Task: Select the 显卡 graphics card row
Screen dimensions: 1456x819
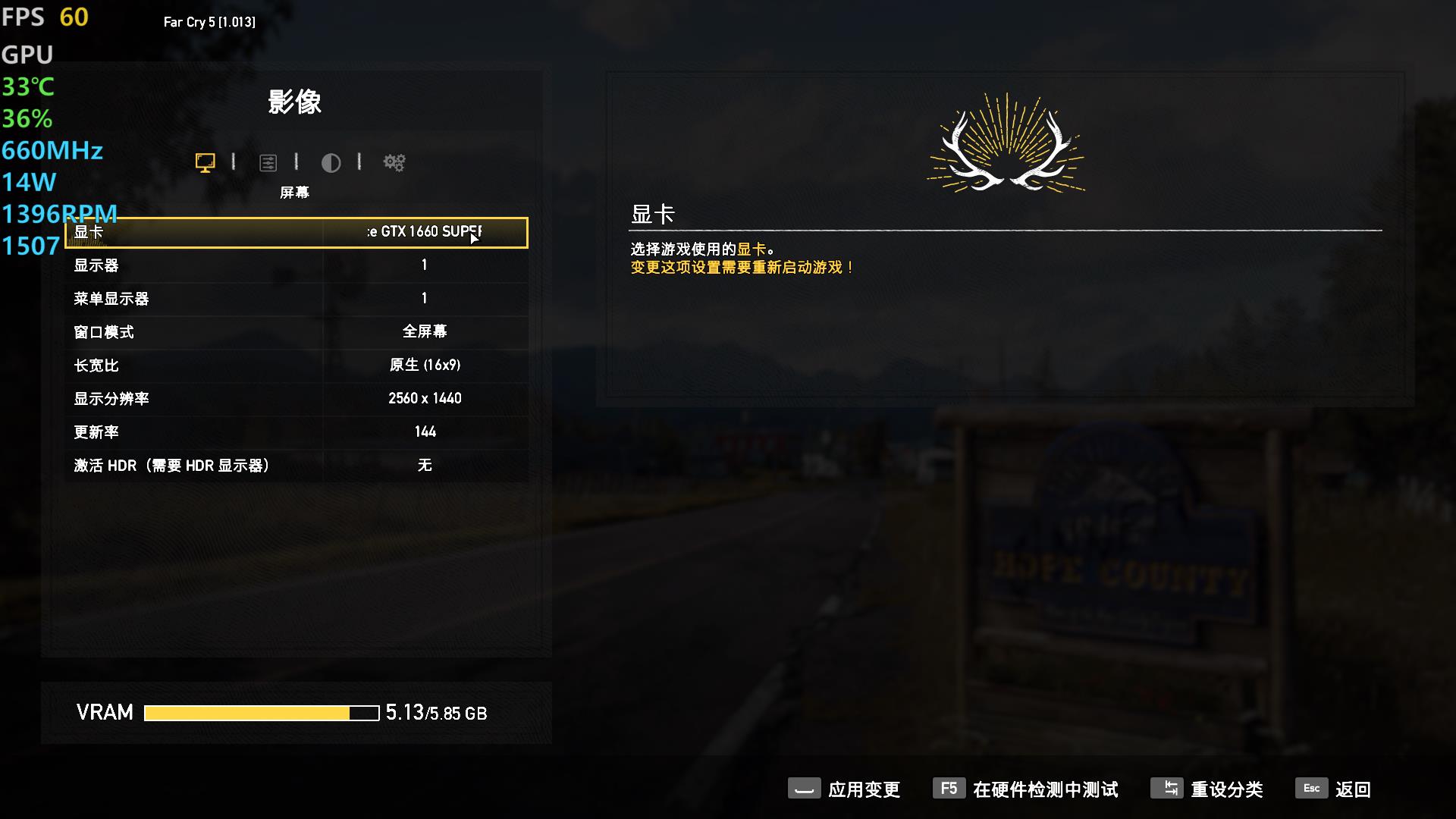Action: 296,232
